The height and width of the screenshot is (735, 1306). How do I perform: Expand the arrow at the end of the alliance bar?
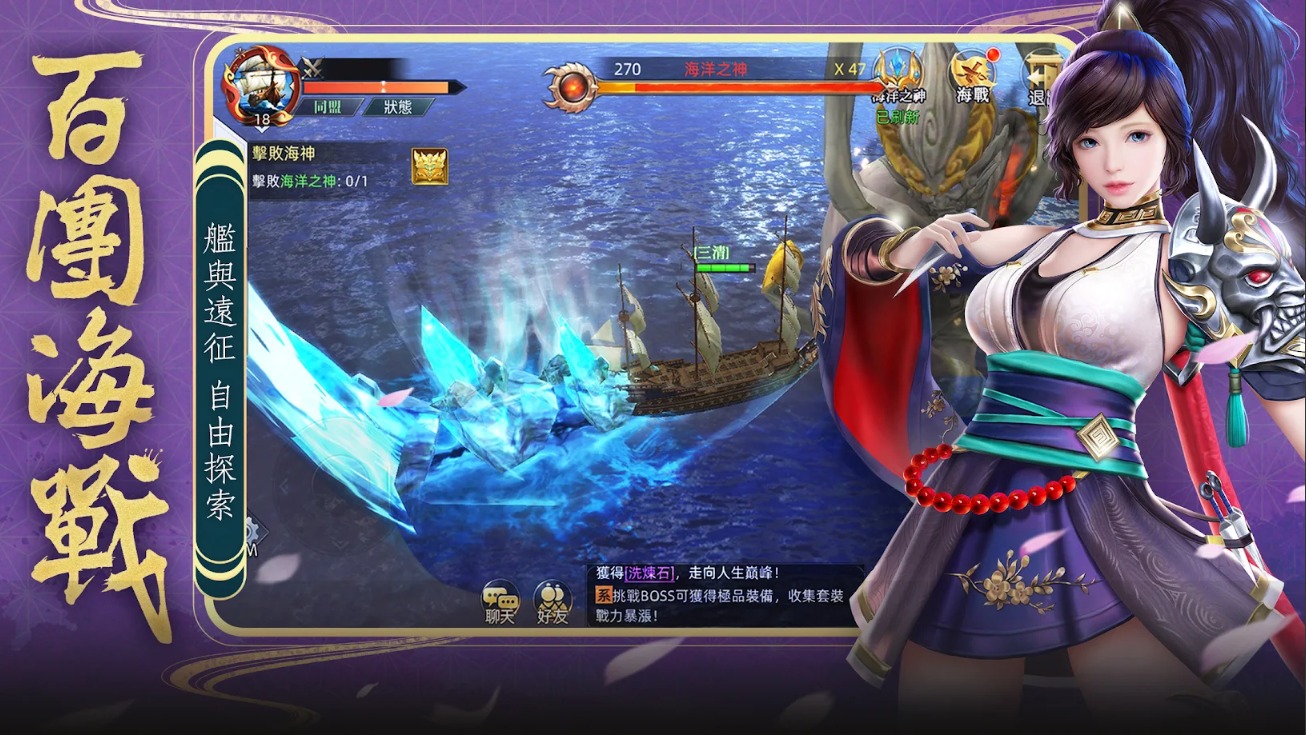pos(457,86)
